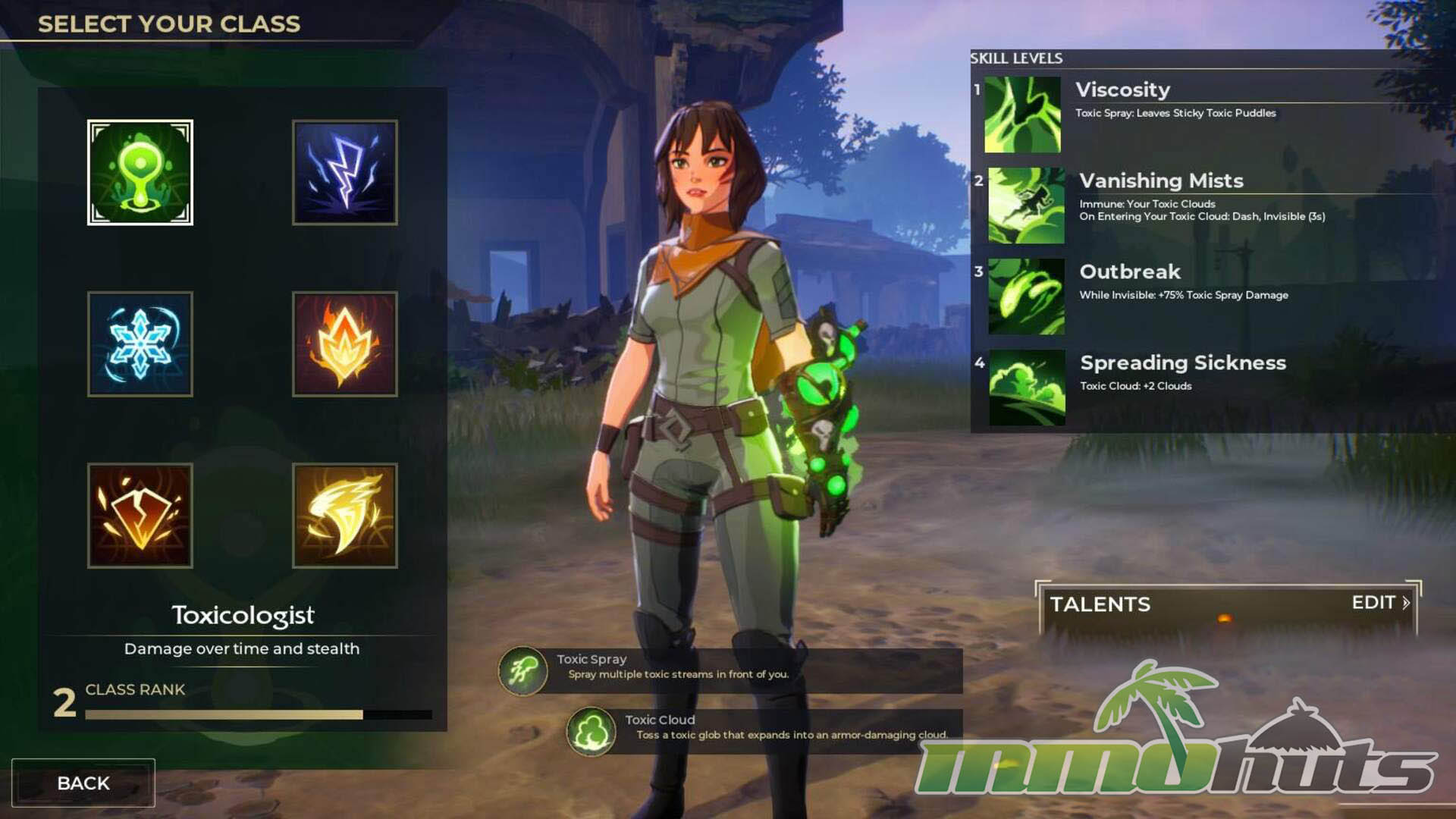Inspect the Outbreak skill icon
The height and width of the screenshot is (819, 1456).
[x=1026, y=297]
